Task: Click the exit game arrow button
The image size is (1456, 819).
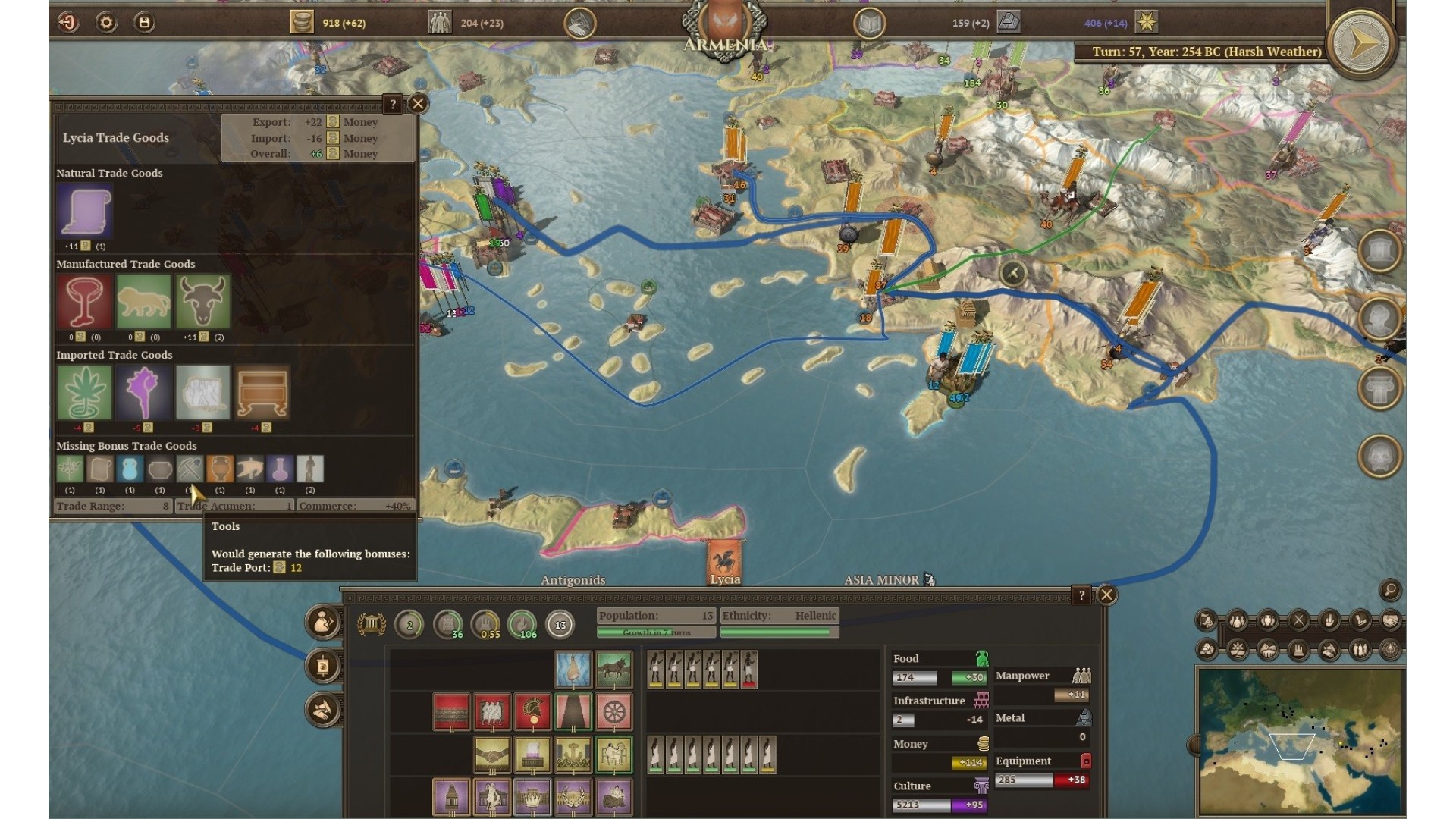Action: (x=68, y=23)
